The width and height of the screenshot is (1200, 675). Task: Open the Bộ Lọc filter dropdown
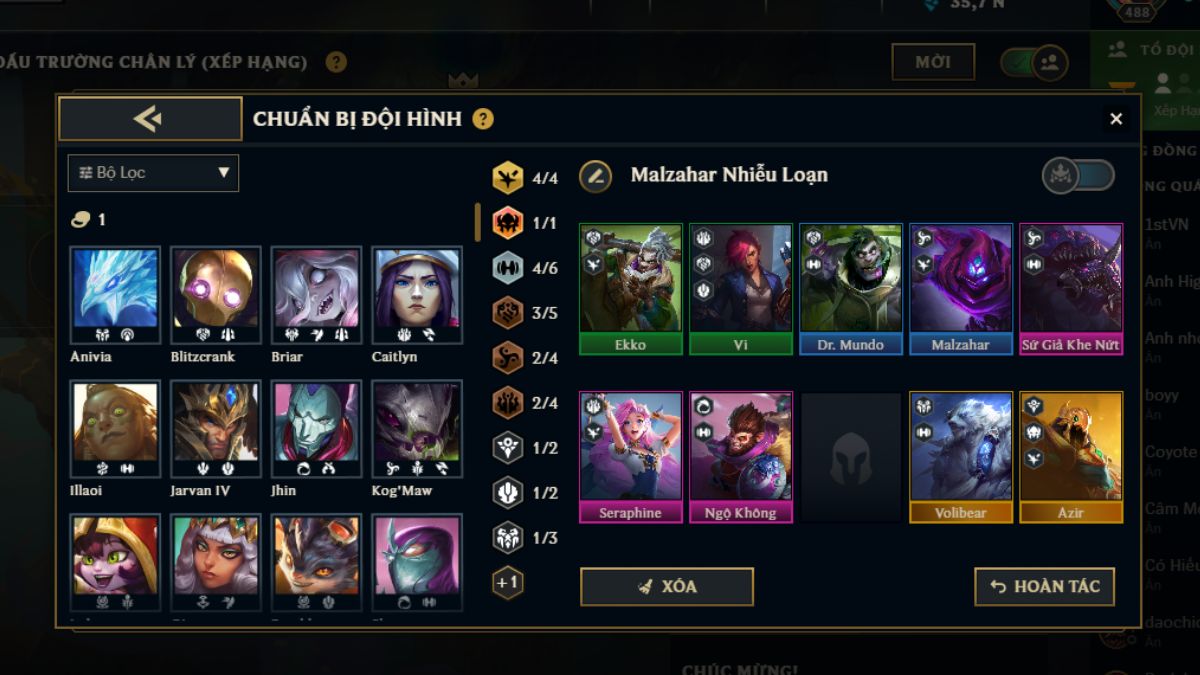(153, 173)
